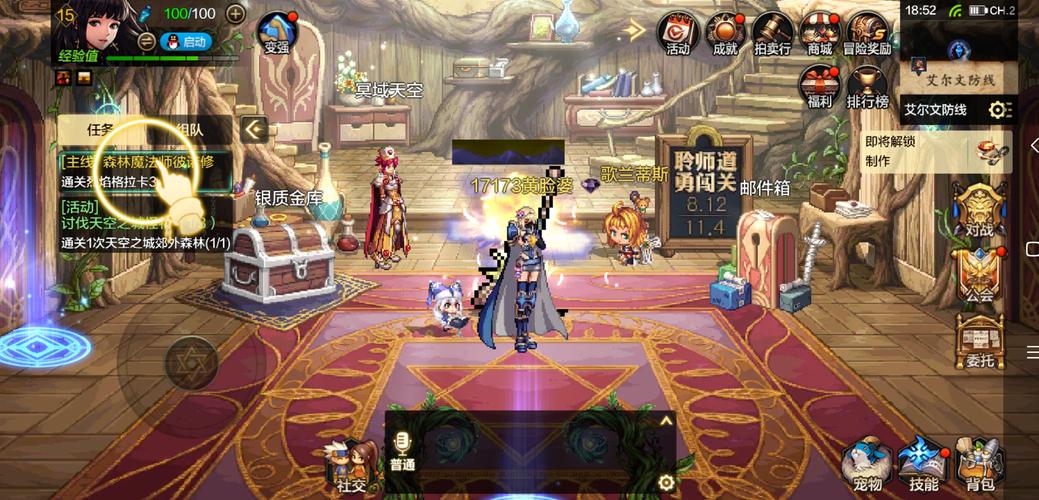The image size is (1039, 500).
Task: Collapse the quest panel with the arrow
Action: tap(255, 129)
